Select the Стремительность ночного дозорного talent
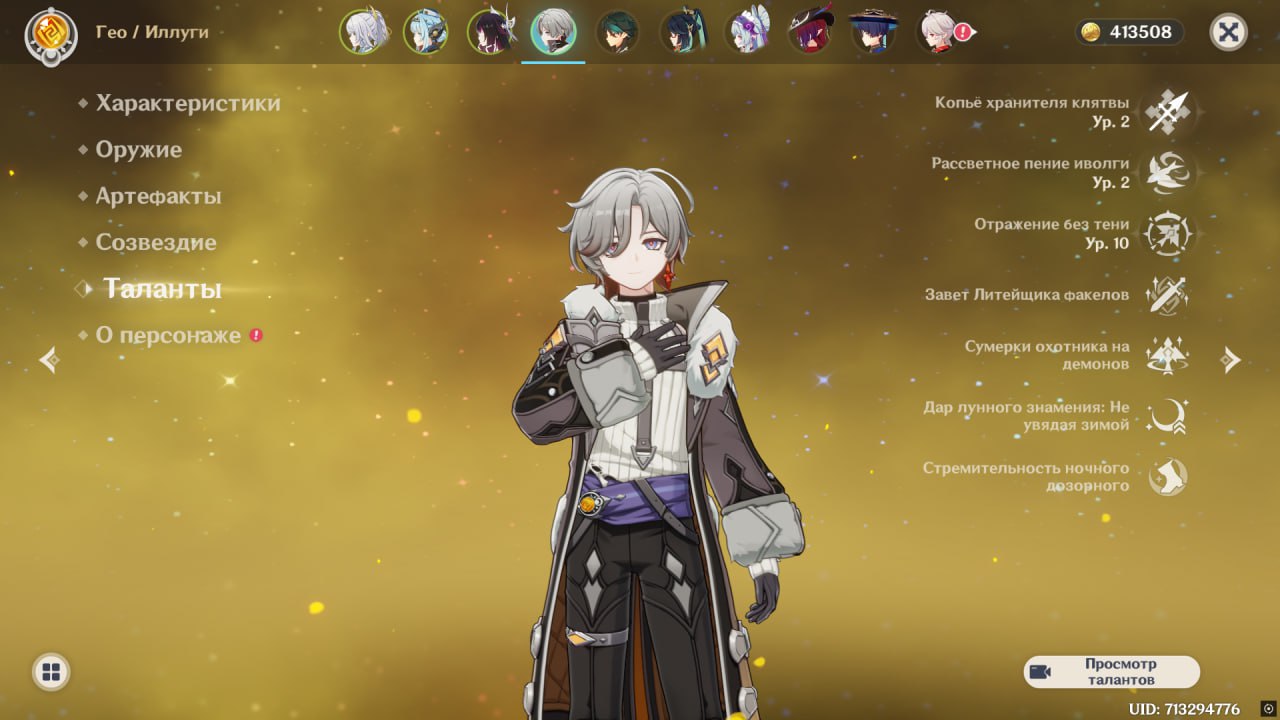The height and width of the screenshot is (720, 1280). point(1167,477)
